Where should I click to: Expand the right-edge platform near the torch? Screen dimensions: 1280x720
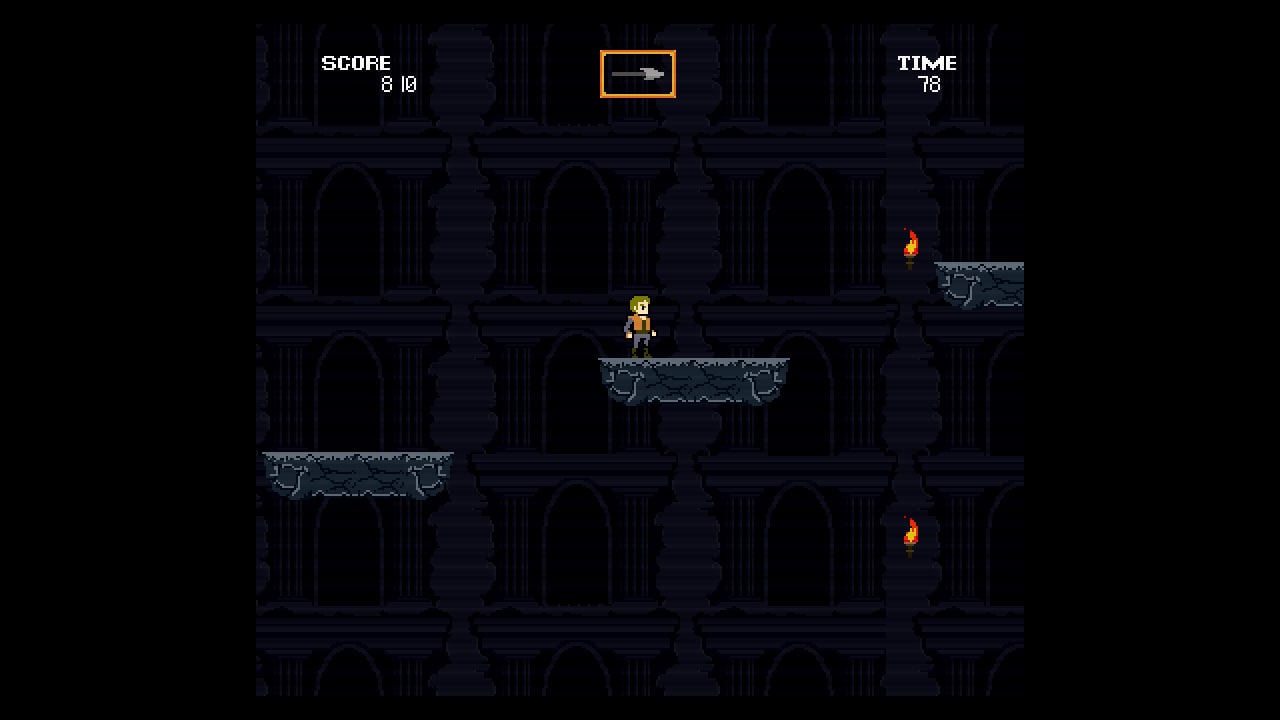coord(978,285)
